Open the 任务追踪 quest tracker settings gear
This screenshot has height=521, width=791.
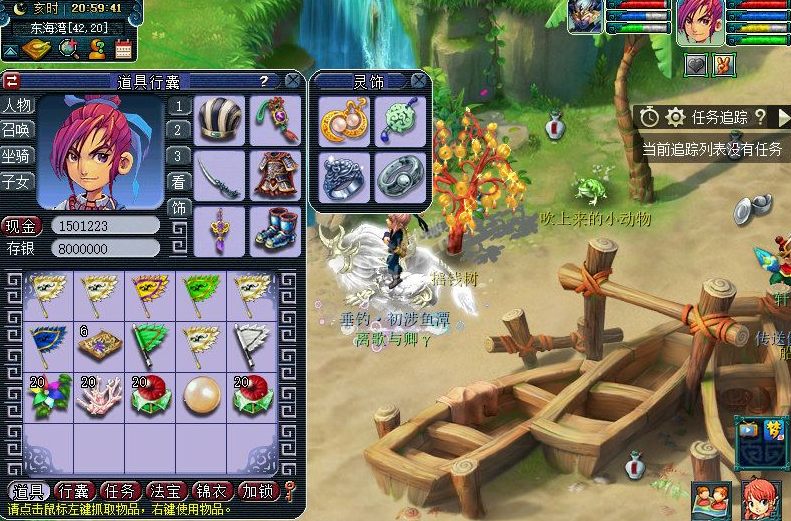(675, 117)
